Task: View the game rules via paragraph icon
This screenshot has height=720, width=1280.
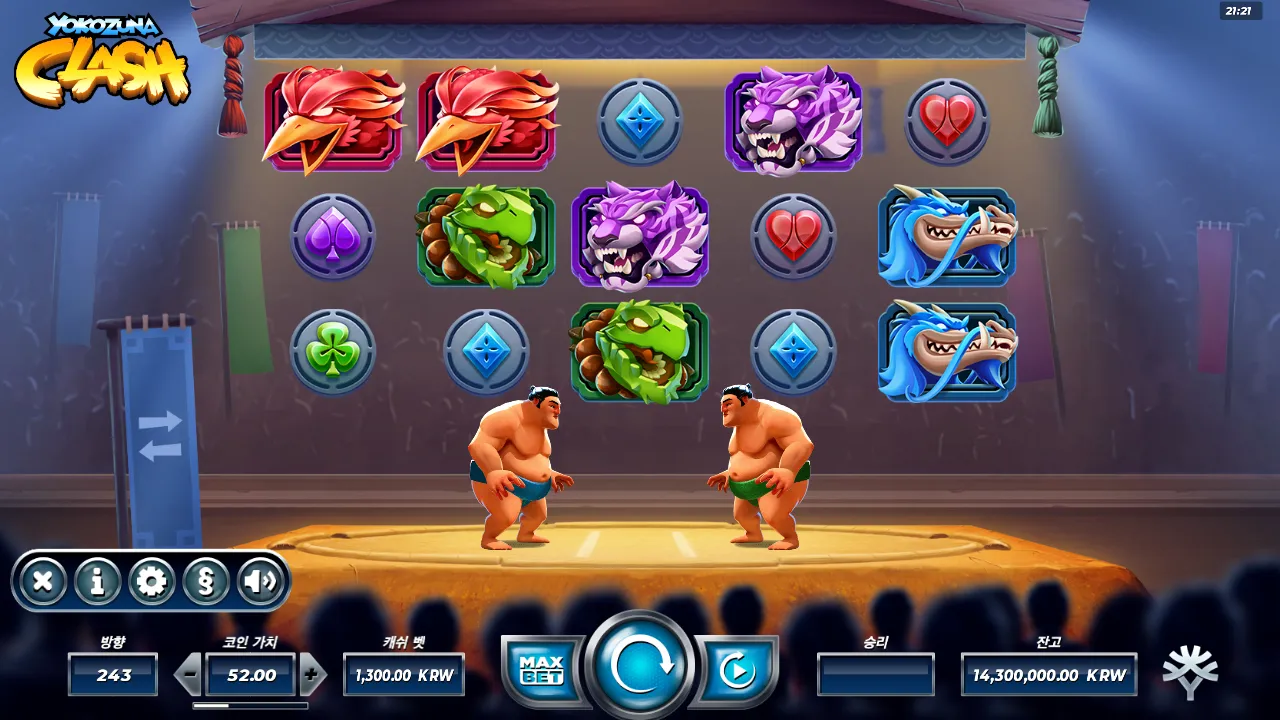Action: point(206,580)
